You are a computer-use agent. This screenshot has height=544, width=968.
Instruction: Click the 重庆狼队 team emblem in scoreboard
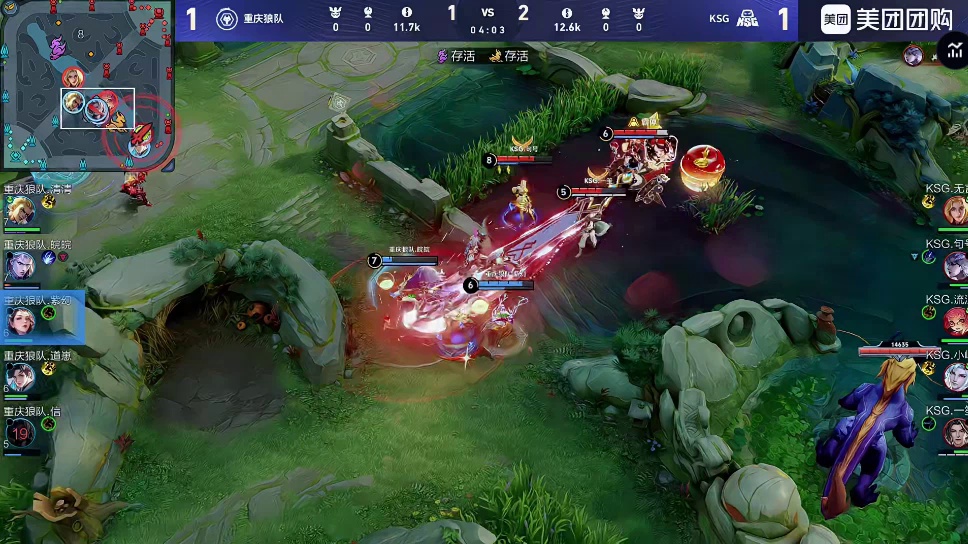point(226,19)
